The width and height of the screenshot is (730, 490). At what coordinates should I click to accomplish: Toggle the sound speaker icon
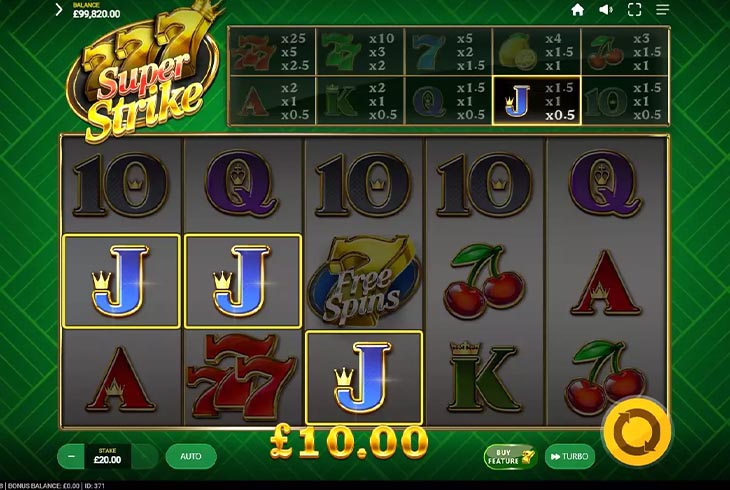pos(605,10)
